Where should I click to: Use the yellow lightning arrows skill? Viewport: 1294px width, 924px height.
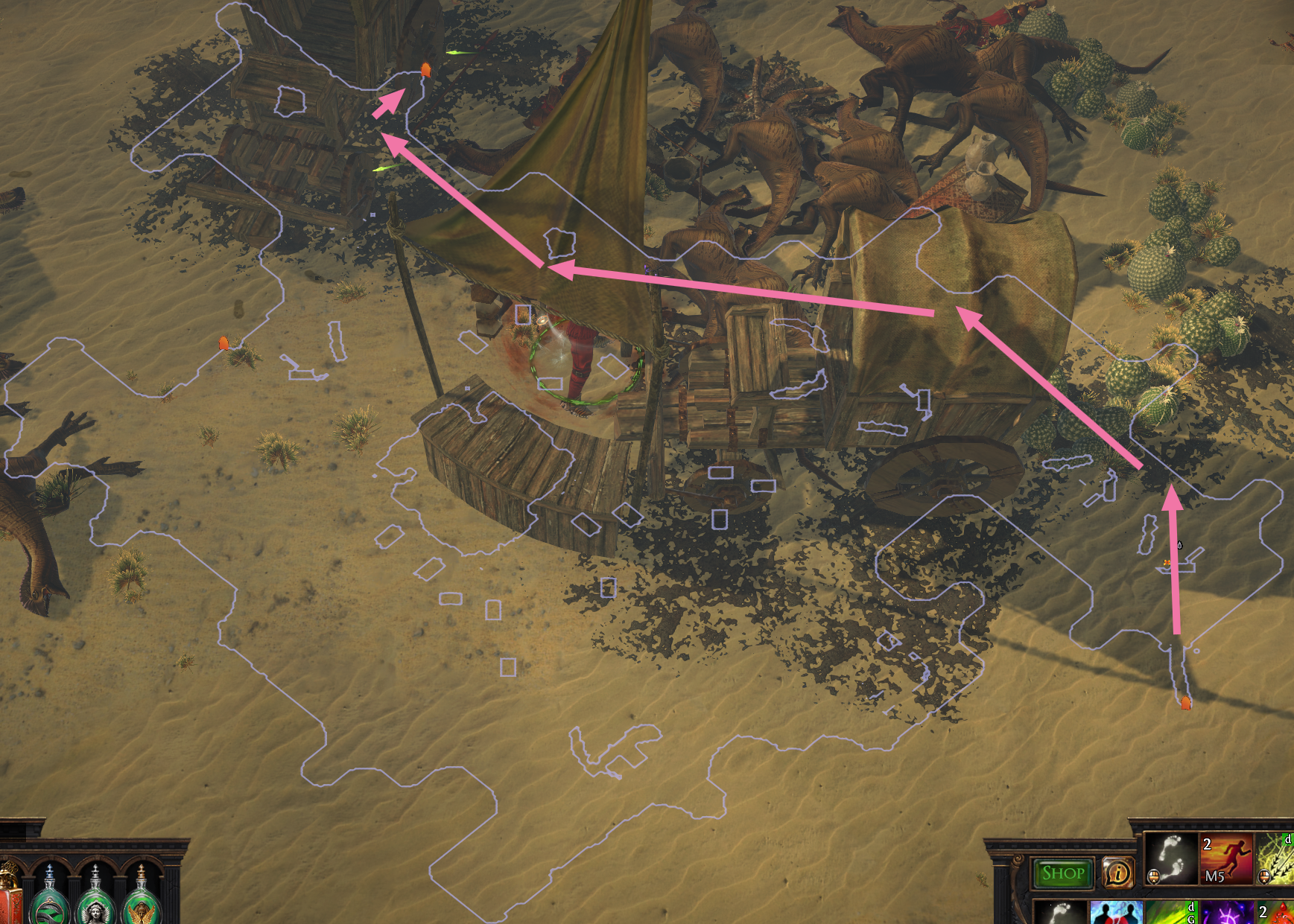(x=1277, y=859)
